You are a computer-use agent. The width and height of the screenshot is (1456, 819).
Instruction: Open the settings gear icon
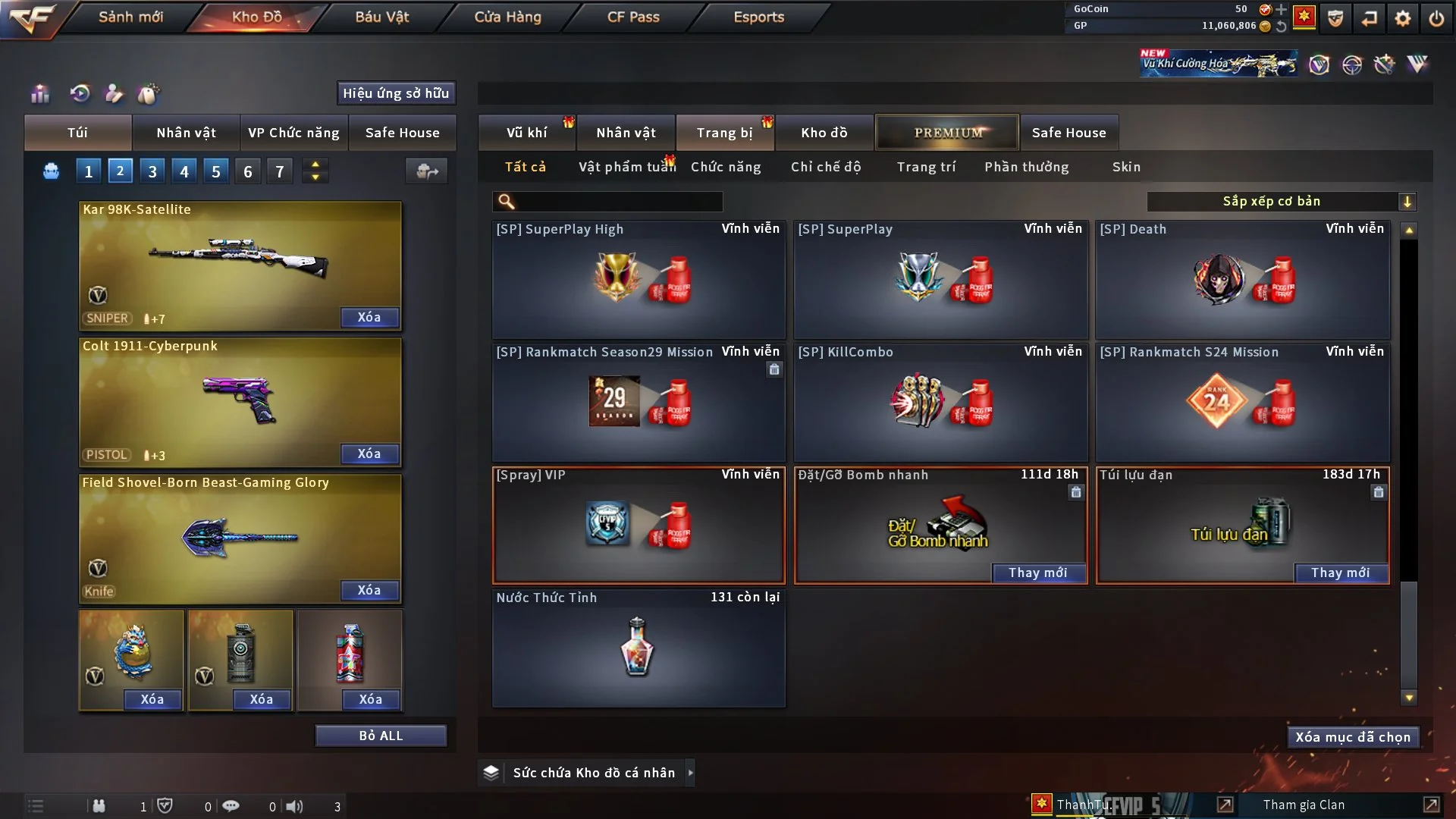coord(1403,18)
